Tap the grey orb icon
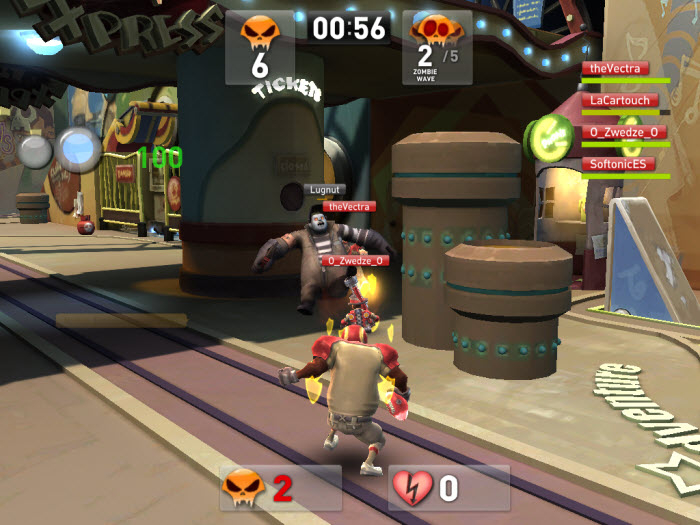This screenshot has width=700, height=525. pyautogui.click(x=35, y=151)
